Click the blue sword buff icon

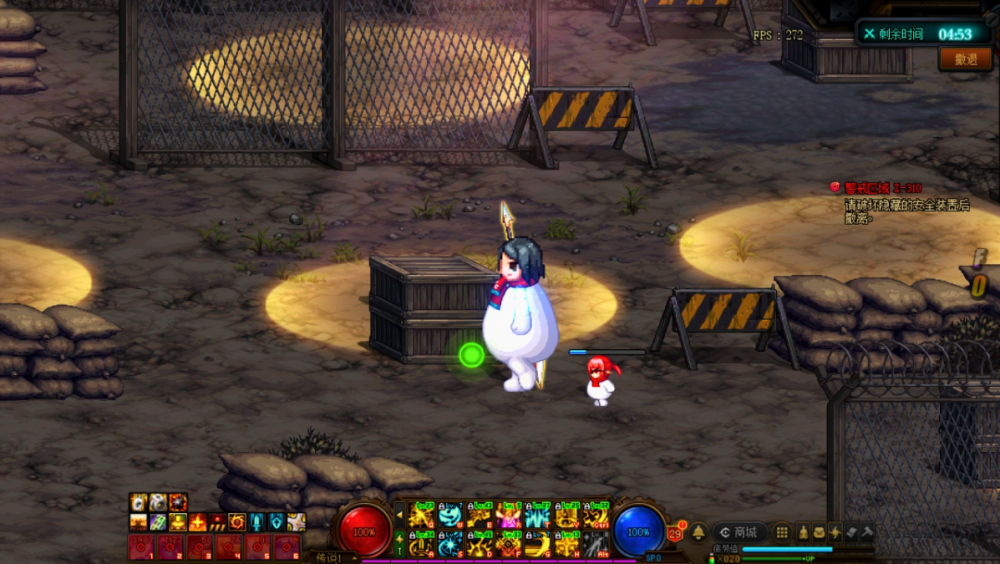pyautogui.click(x=258, y=522)
